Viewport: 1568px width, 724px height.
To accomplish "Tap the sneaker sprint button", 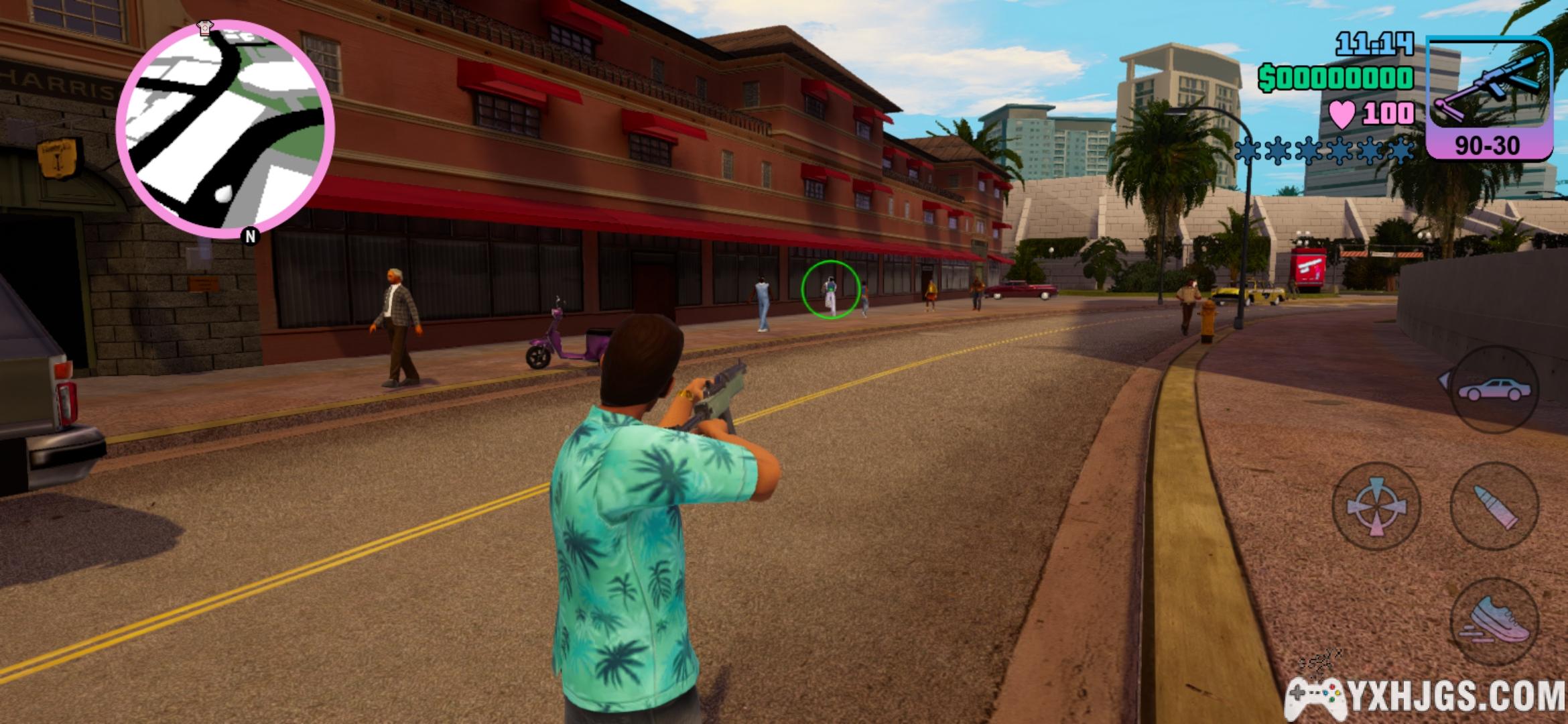I will (1494, 621).
